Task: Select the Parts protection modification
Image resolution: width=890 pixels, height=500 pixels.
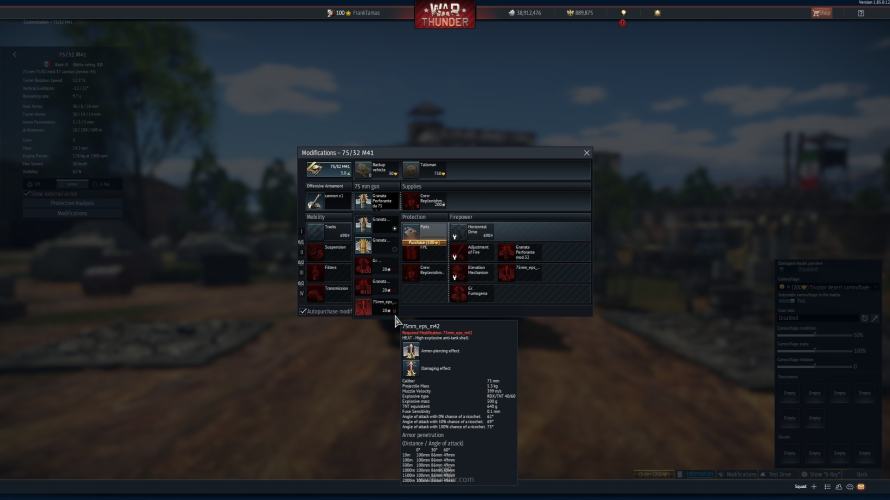Action: [423, 229]
